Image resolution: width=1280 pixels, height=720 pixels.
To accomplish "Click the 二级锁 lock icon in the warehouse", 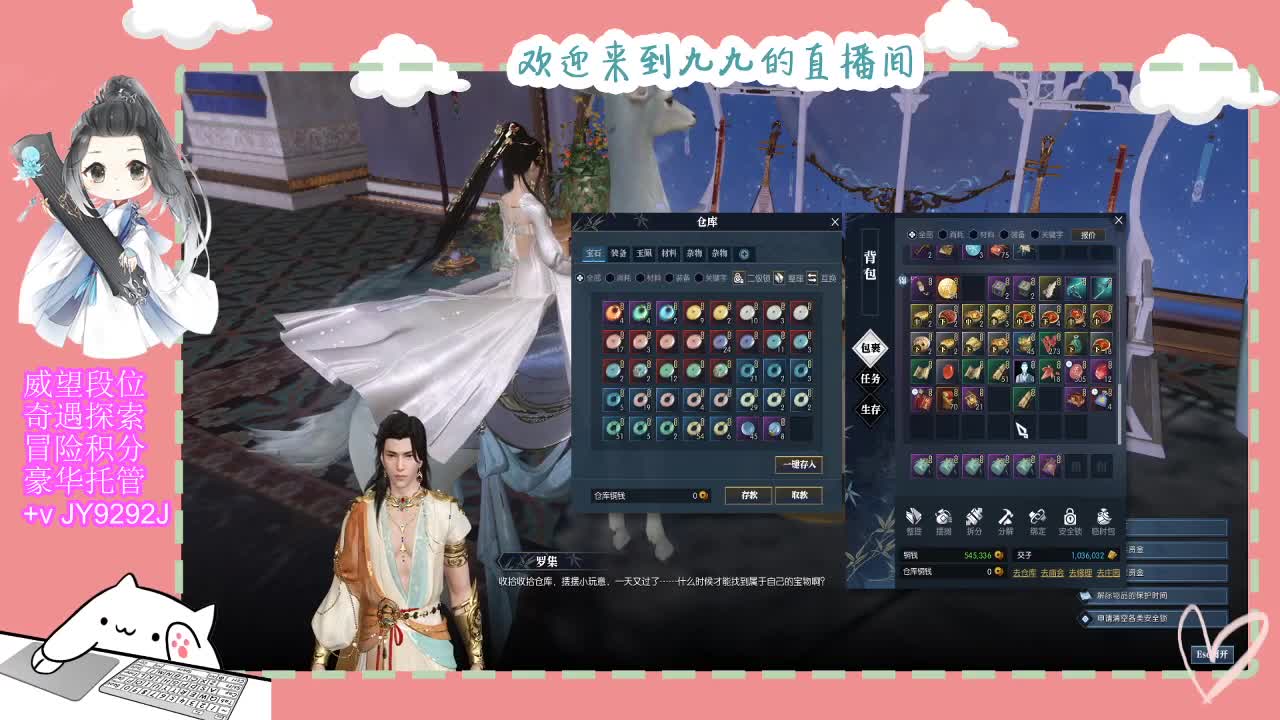I will pyautogui.click(x=738, y=278).
